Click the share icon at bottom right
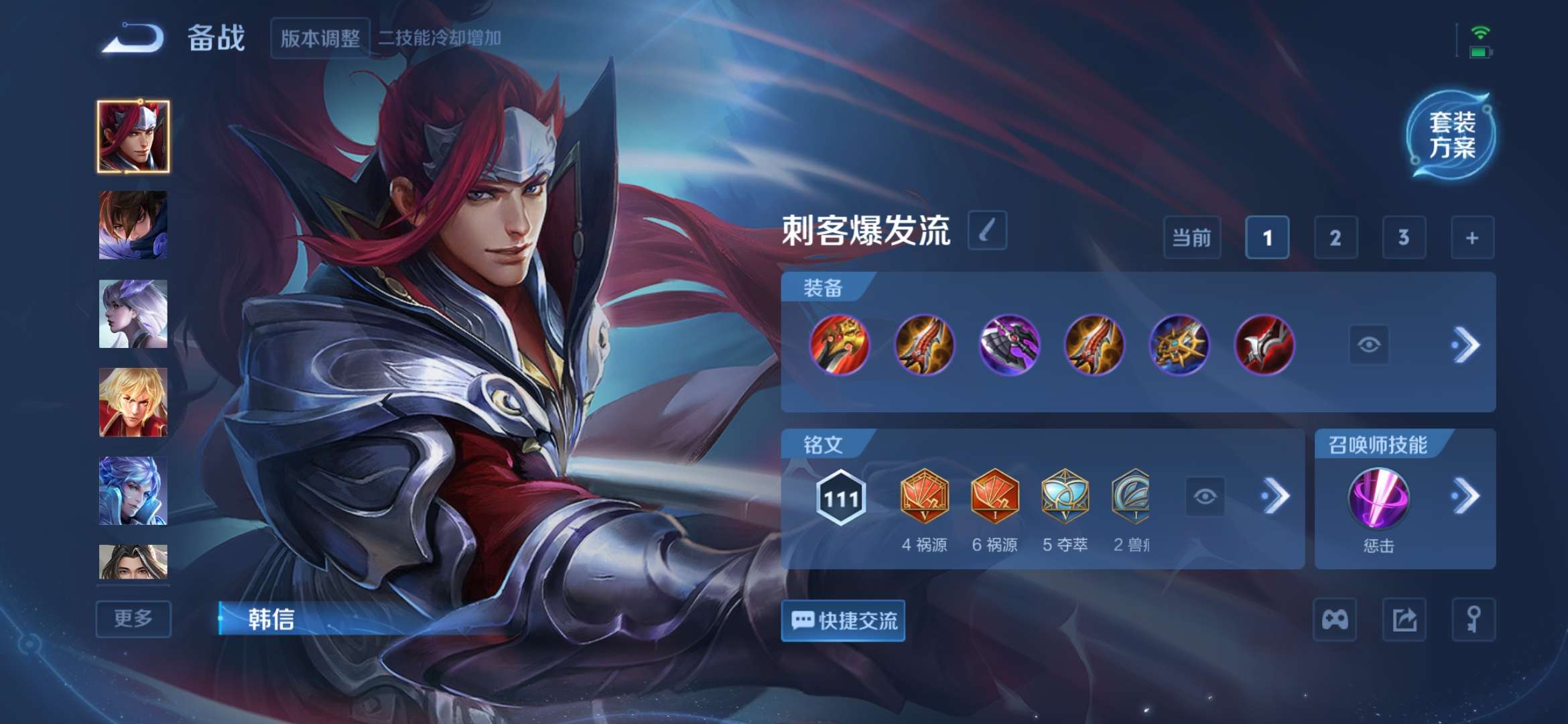1568x724 pixels. pos(1405,620)
